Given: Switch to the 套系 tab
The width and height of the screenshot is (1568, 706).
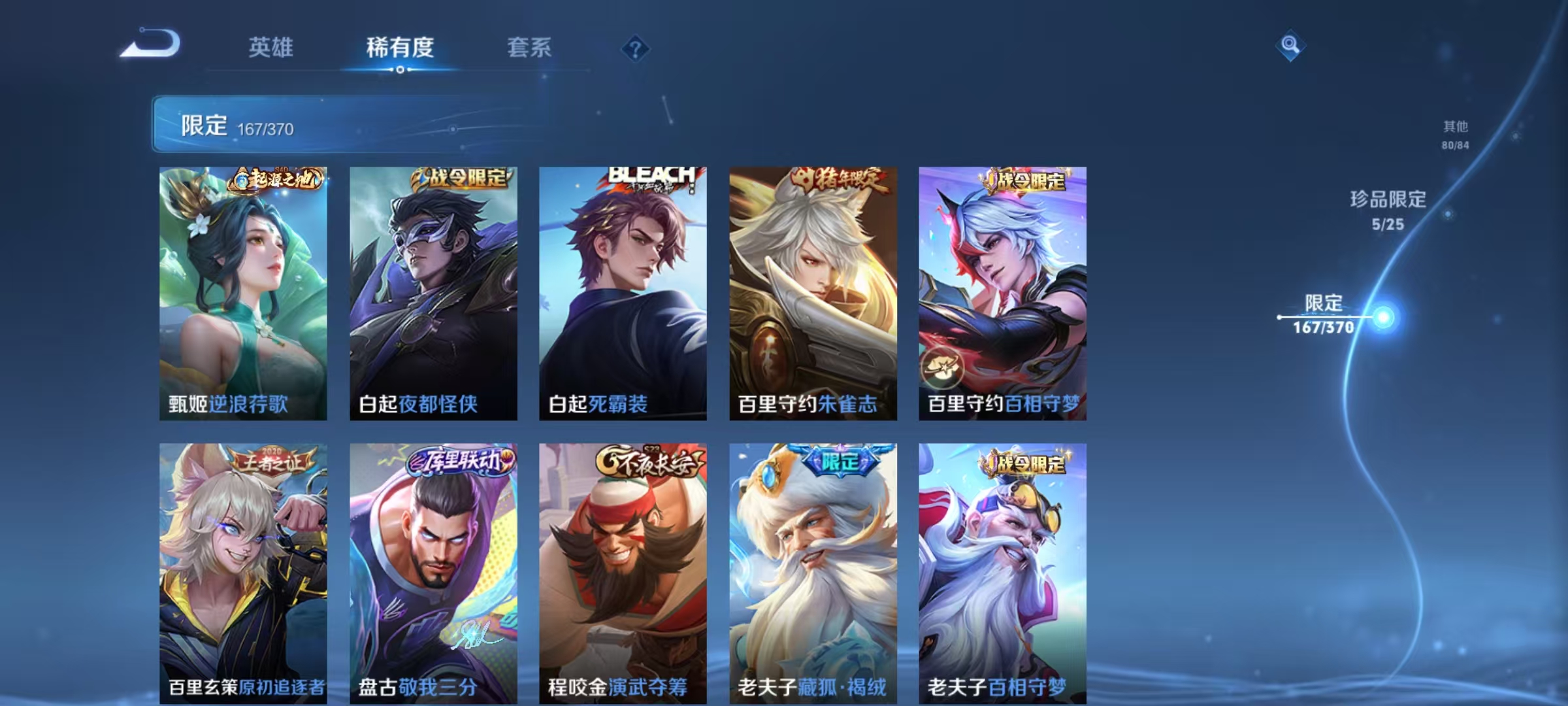Looking at the screenshot, I should [x=529, y=48].
